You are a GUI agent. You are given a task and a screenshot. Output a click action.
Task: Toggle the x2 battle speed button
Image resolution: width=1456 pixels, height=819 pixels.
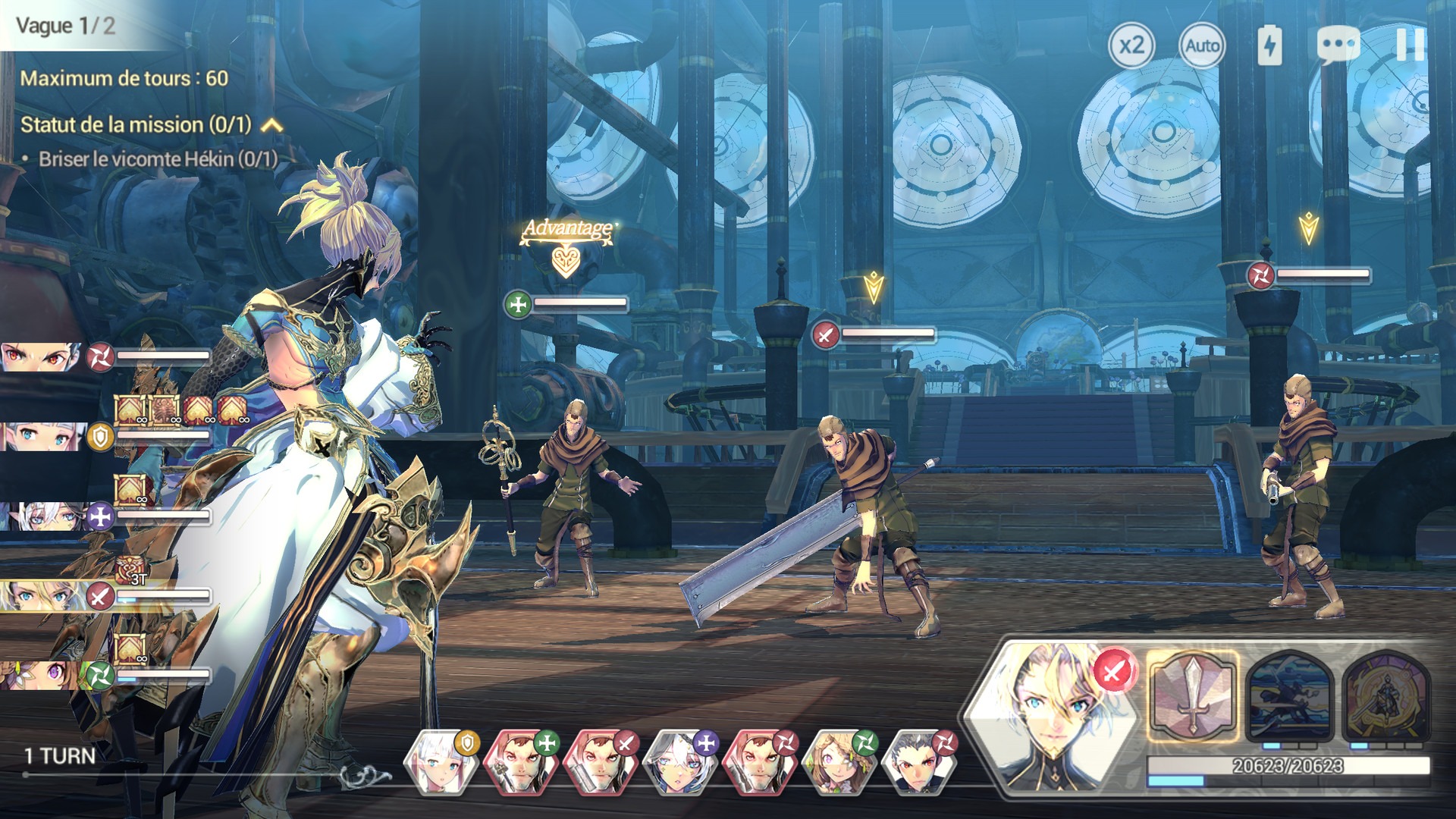pos(1131,45)
